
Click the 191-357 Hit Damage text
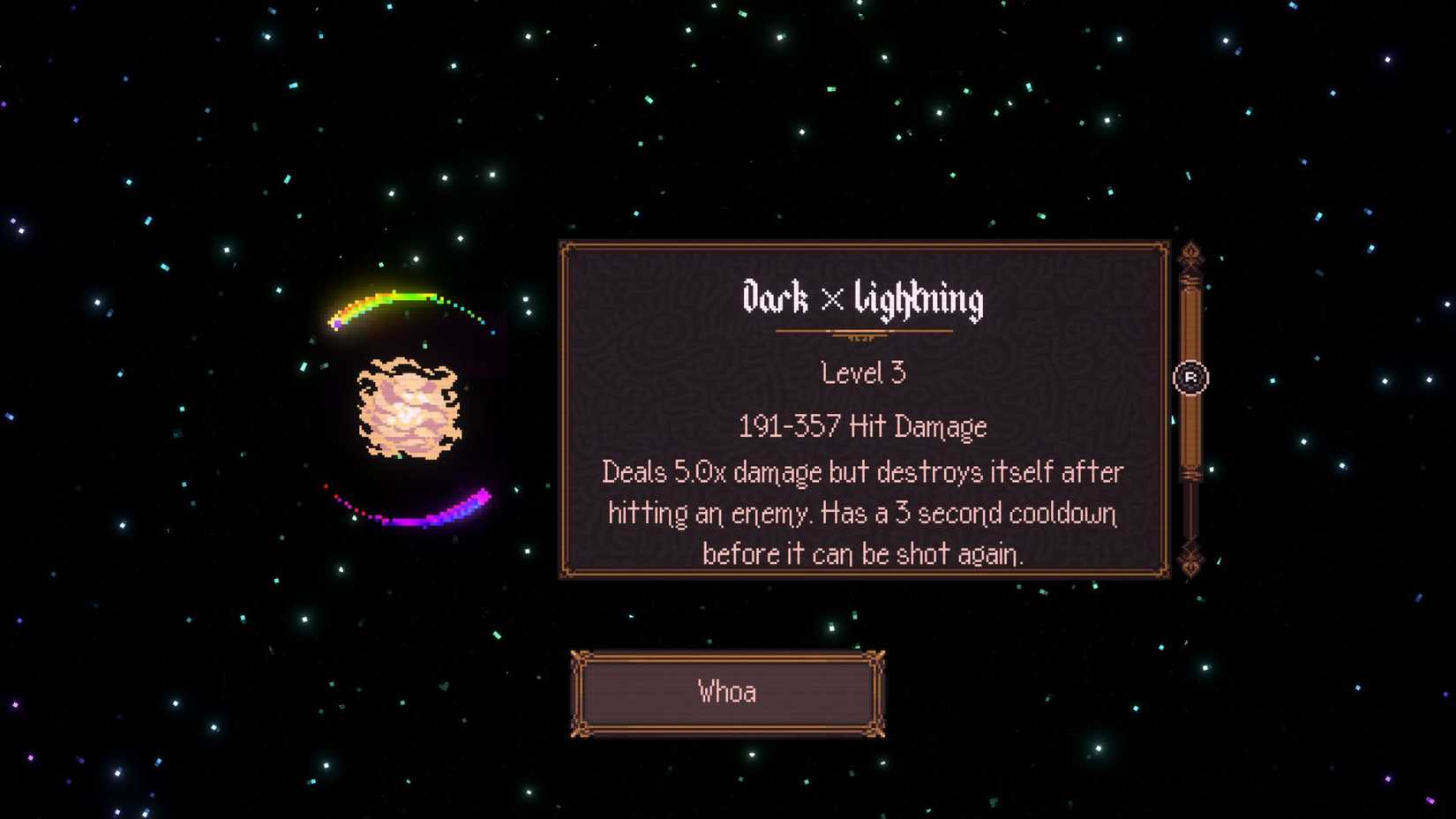[x=862, y=425]
